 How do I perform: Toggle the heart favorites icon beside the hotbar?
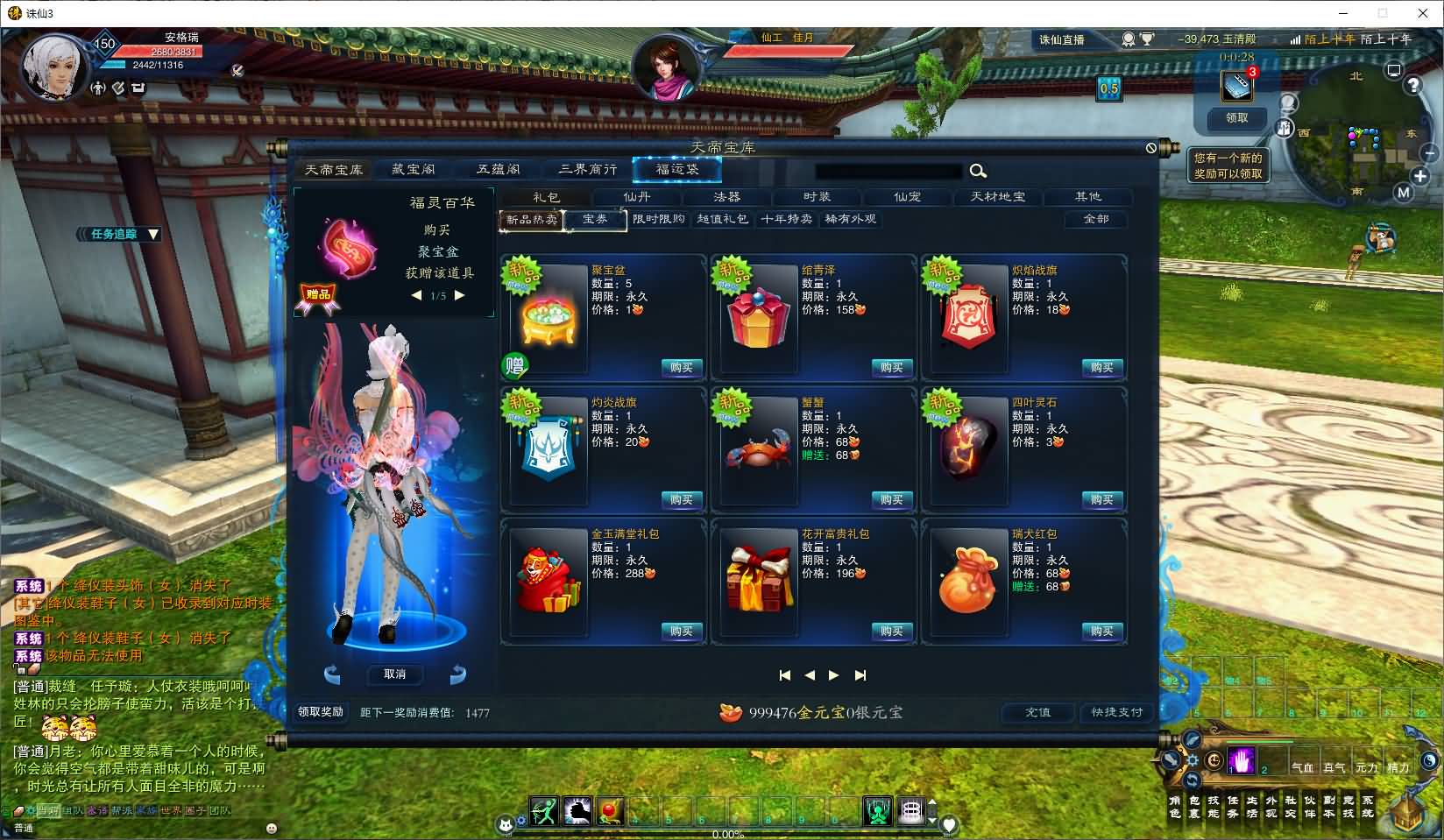[x=948, y=822]
